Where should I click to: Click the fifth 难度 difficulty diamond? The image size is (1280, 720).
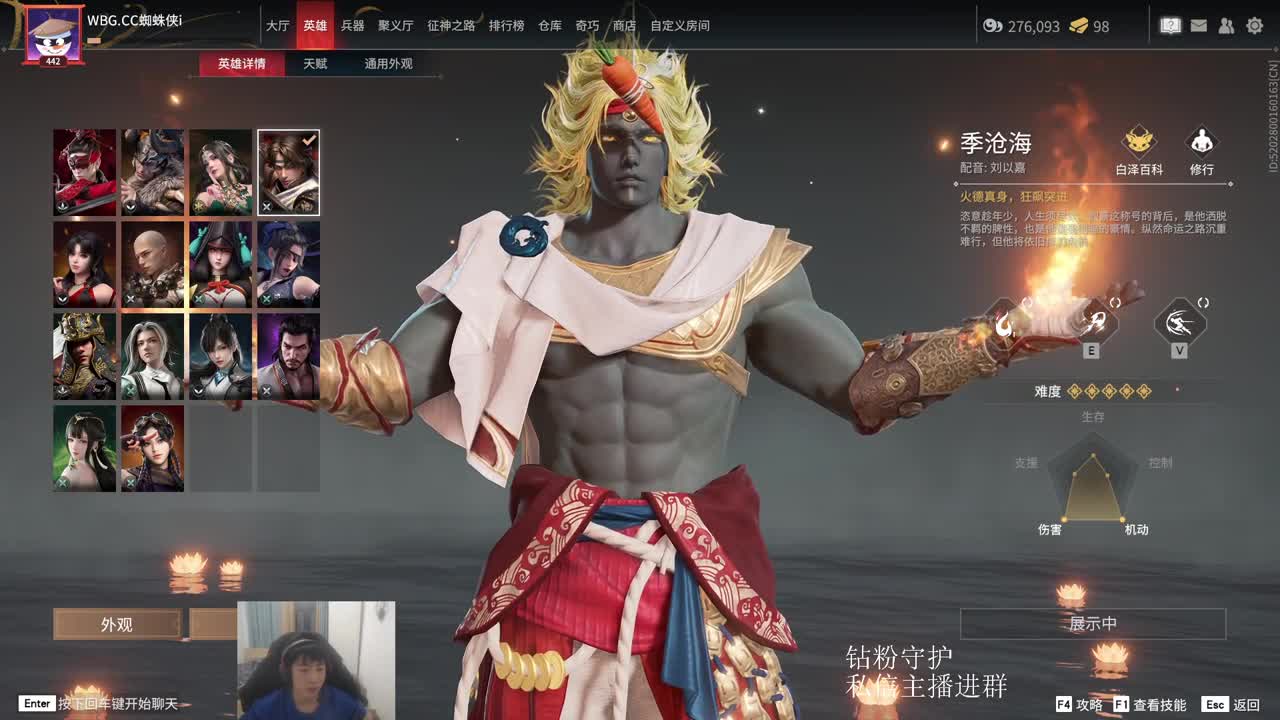click(x=1143, y=391)
